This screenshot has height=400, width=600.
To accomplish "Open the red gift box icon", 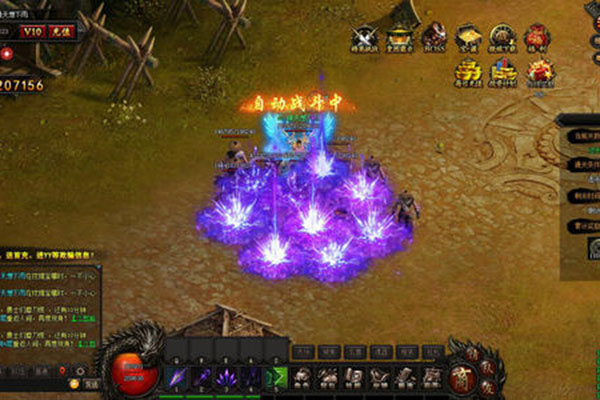I will [x=540, y=71].
